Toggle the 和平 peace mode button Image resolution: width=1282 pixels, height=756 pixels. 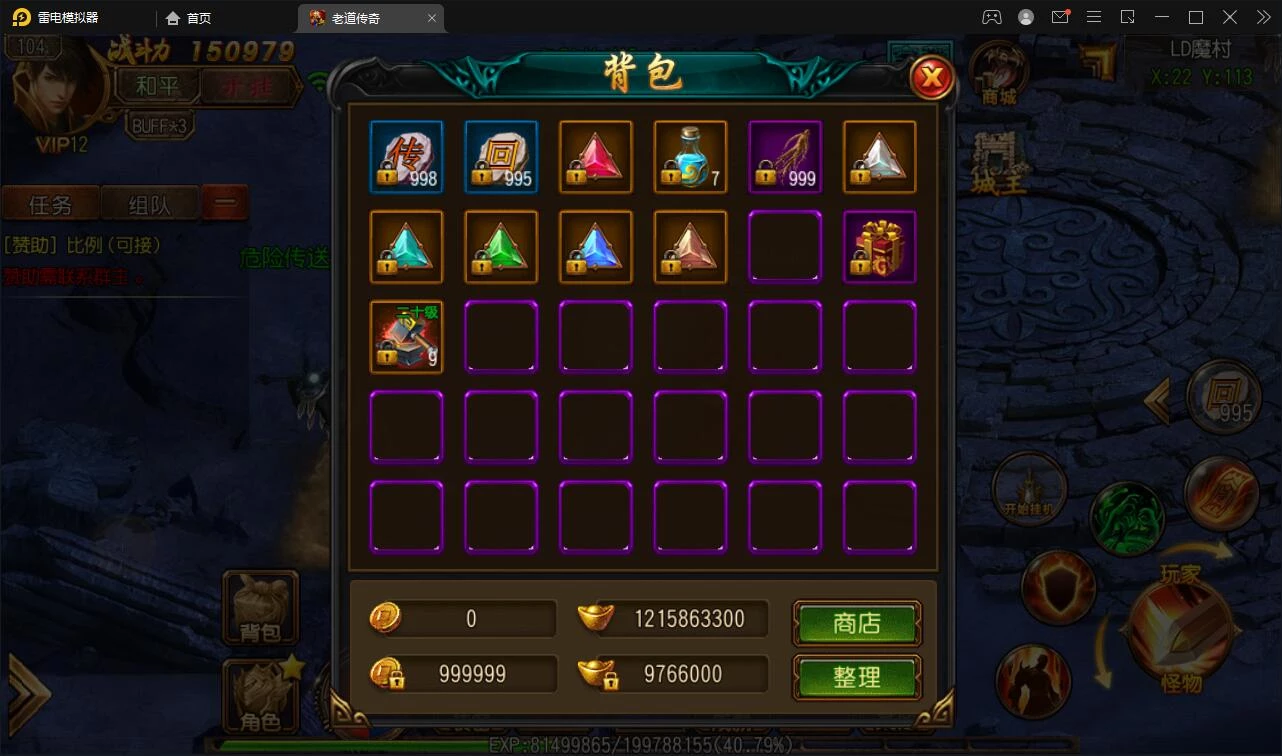[x=158, y=86]
